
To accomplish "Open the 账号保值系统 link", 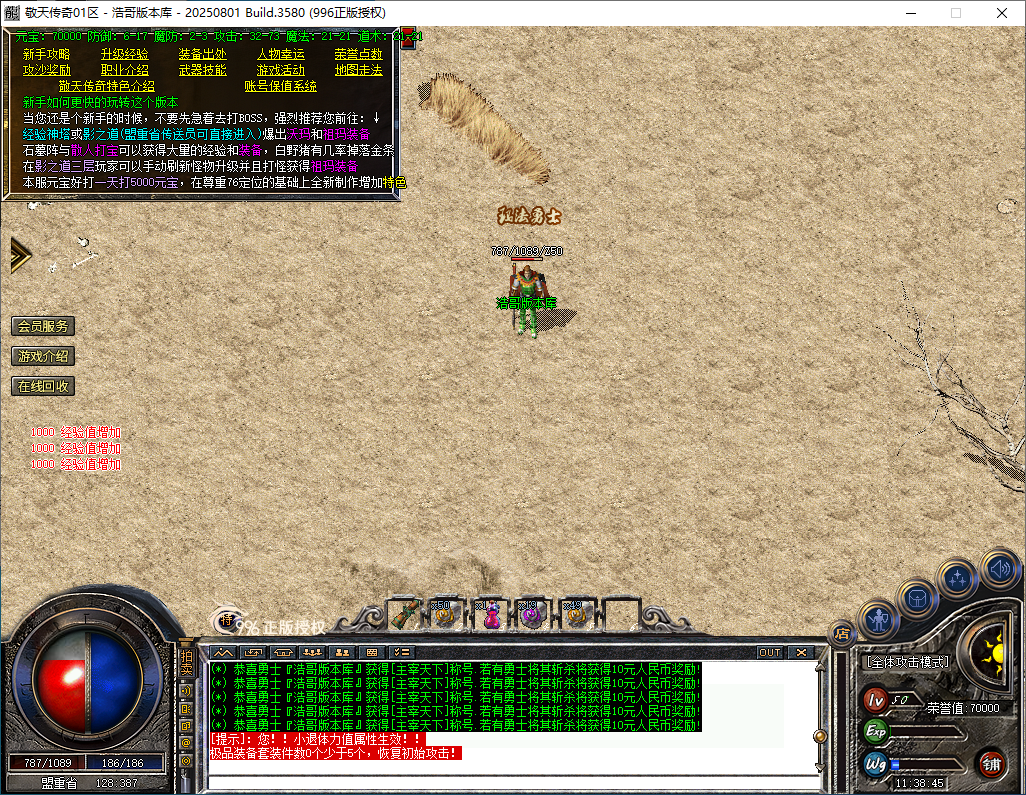I will [x=280, y=86].
